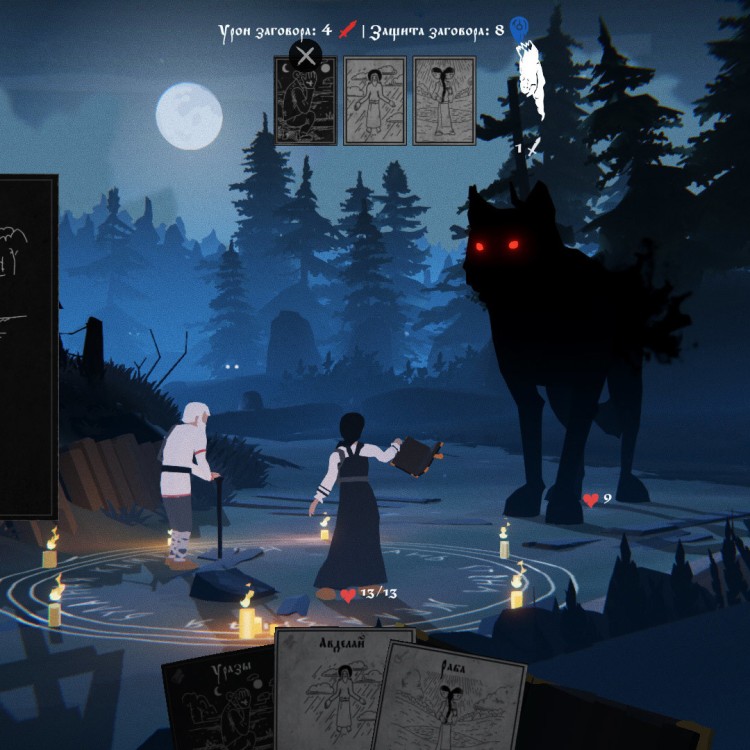Image resolution: width=750 pixels, height=750 pixels.
Task: Select the dark kneeling figure card slot
Action: pyautogui.click(x=305, y=105)
